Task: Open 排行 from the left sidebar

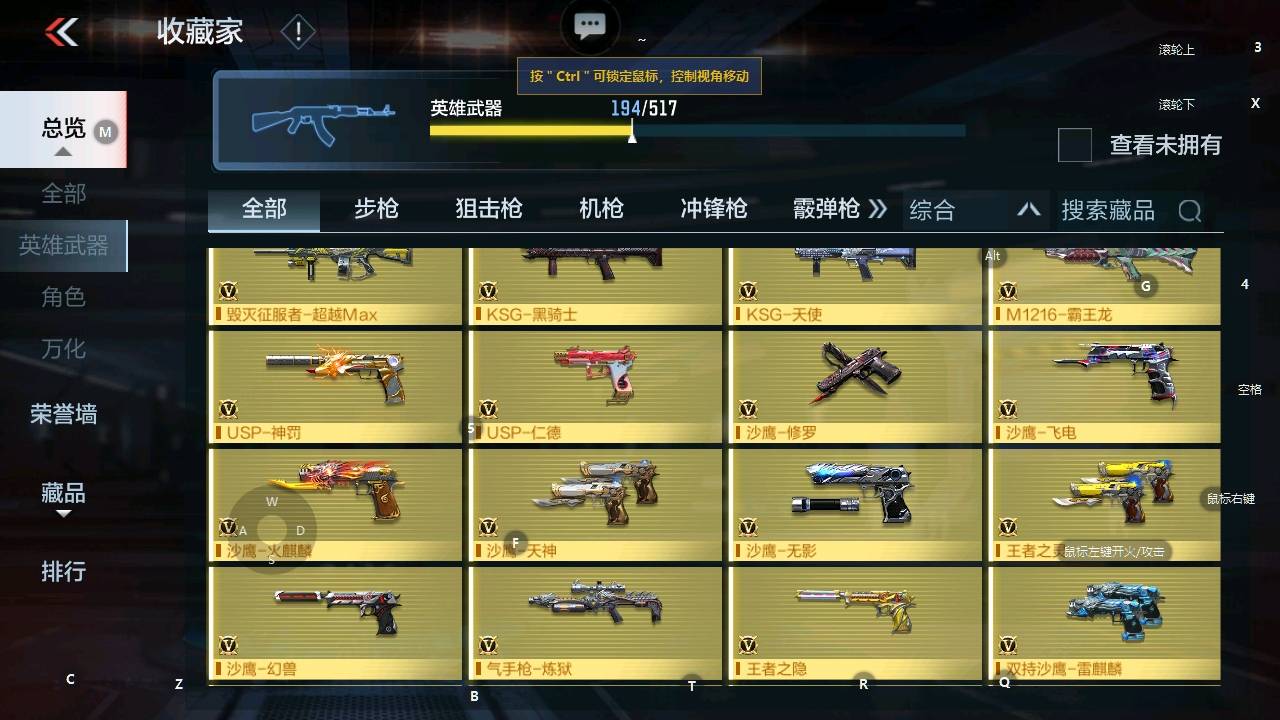Action: click(63, 573)
